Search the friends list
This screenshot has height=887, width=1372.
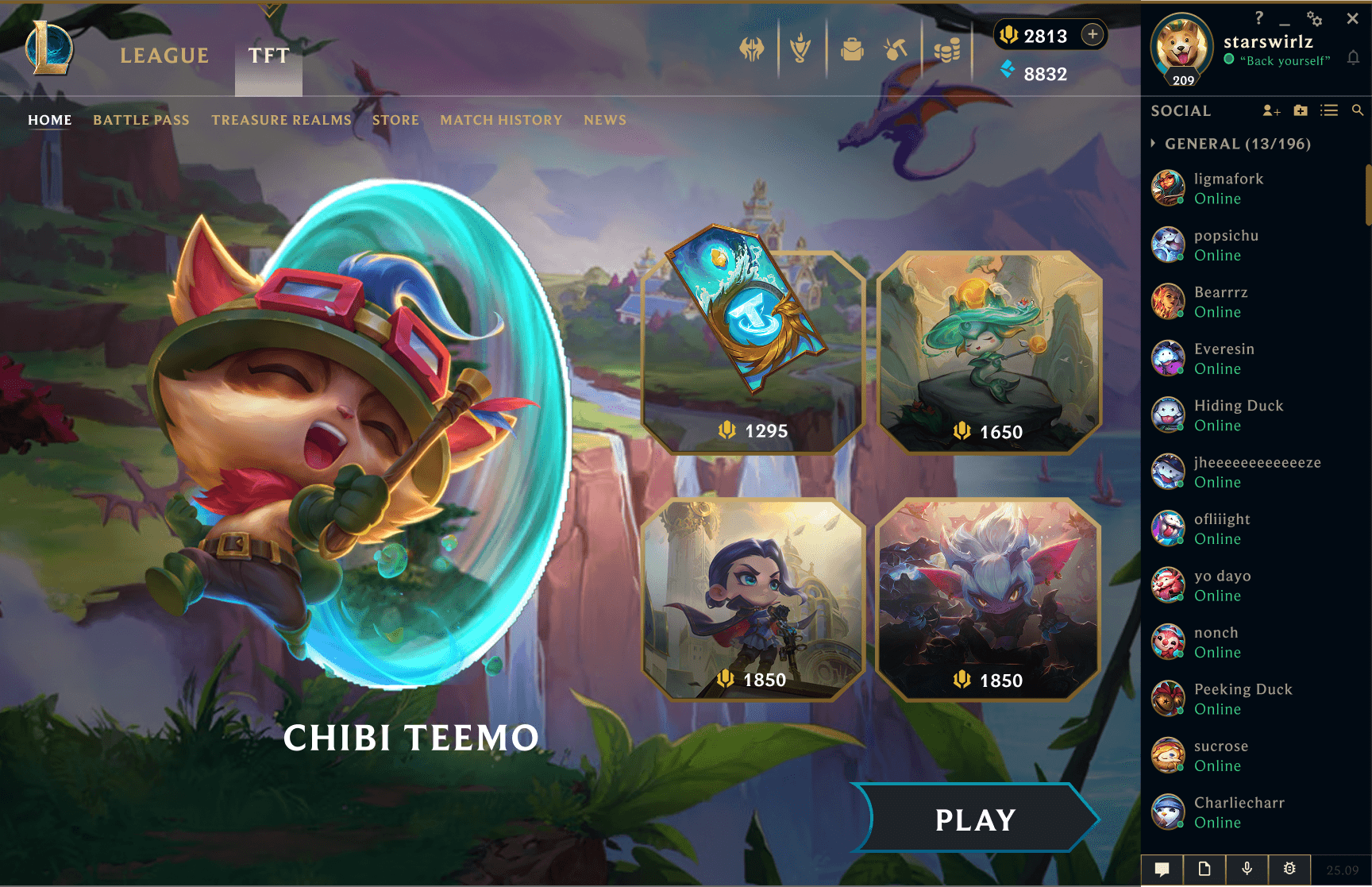[x=1358, y=111]
